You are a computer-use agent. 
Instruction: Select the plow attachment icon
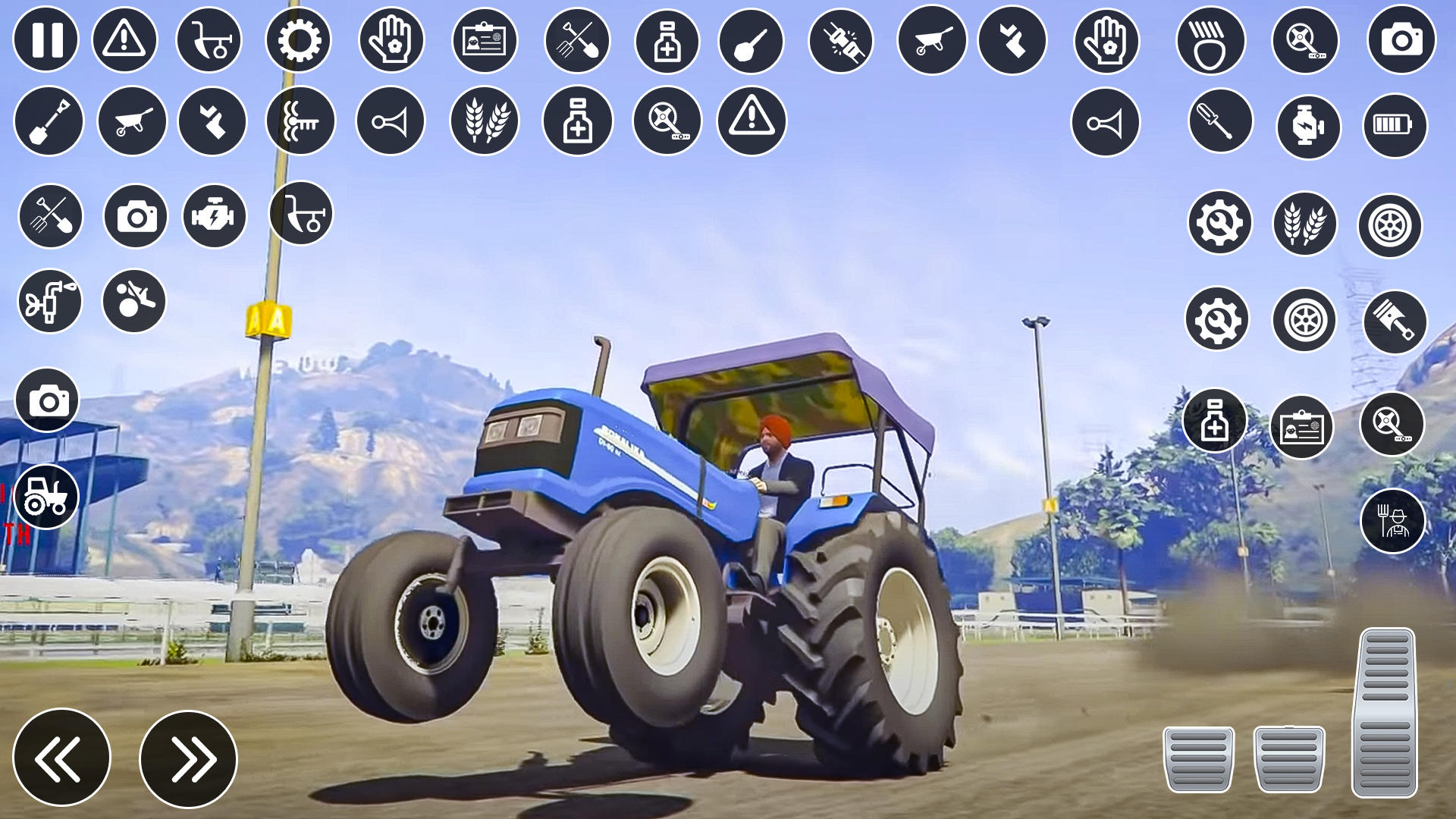click(x=210, y=39)
